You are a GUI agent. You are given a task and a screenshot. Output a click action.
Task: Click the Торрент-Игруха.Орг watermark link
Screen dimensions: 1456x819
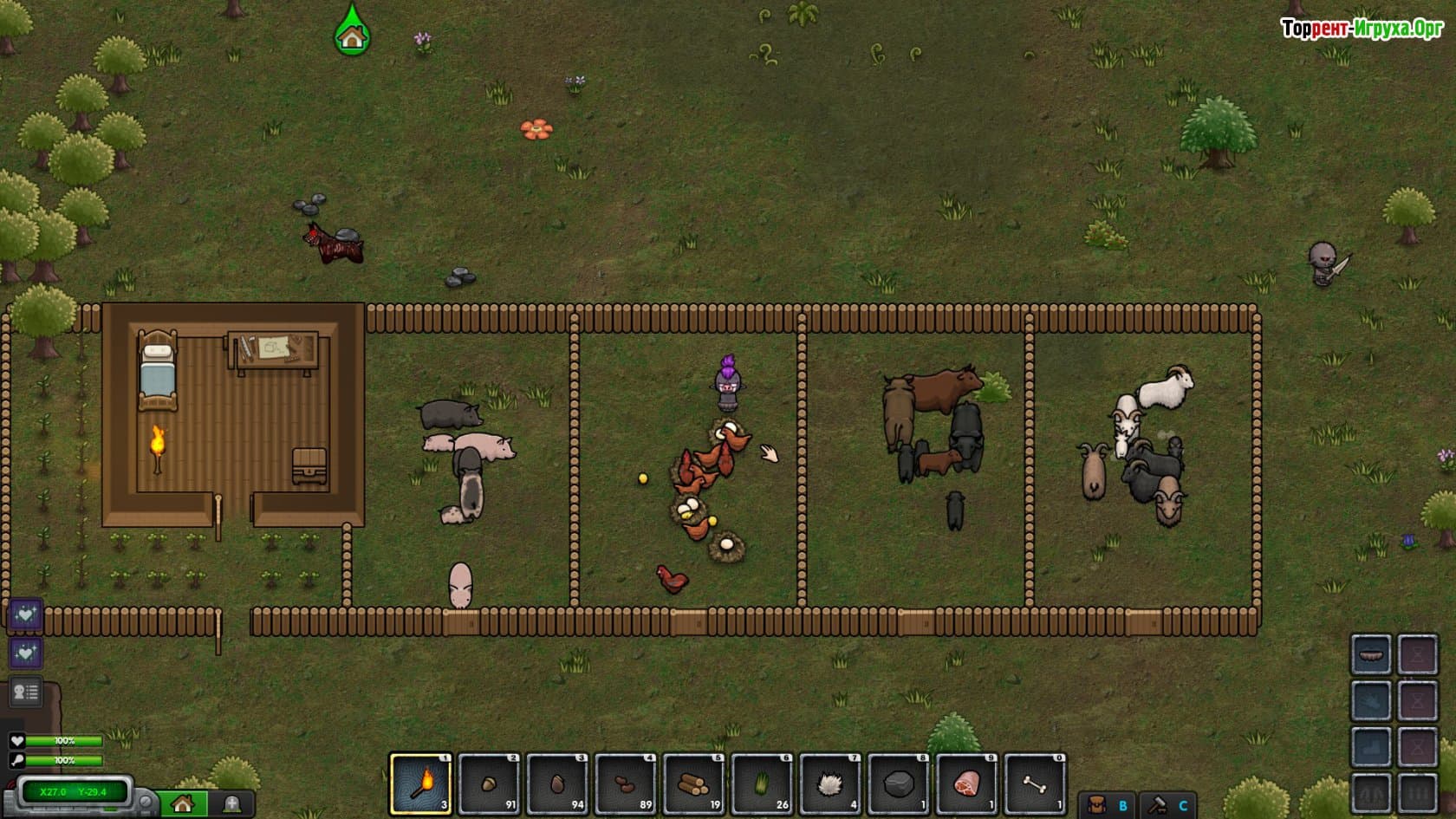pyautogui.click(x=1362, y=29)
